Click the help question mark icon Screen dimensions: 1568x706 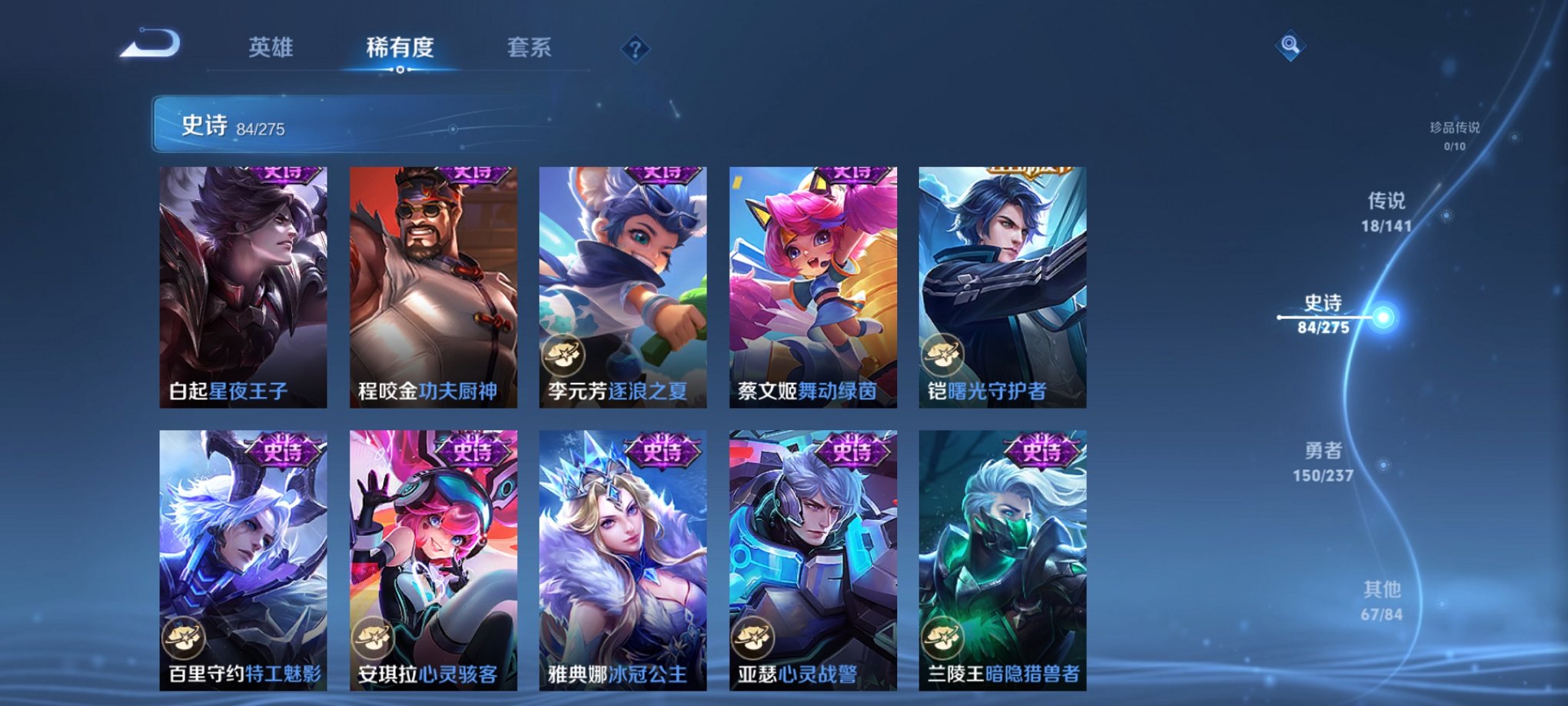(x=635, y=48)
